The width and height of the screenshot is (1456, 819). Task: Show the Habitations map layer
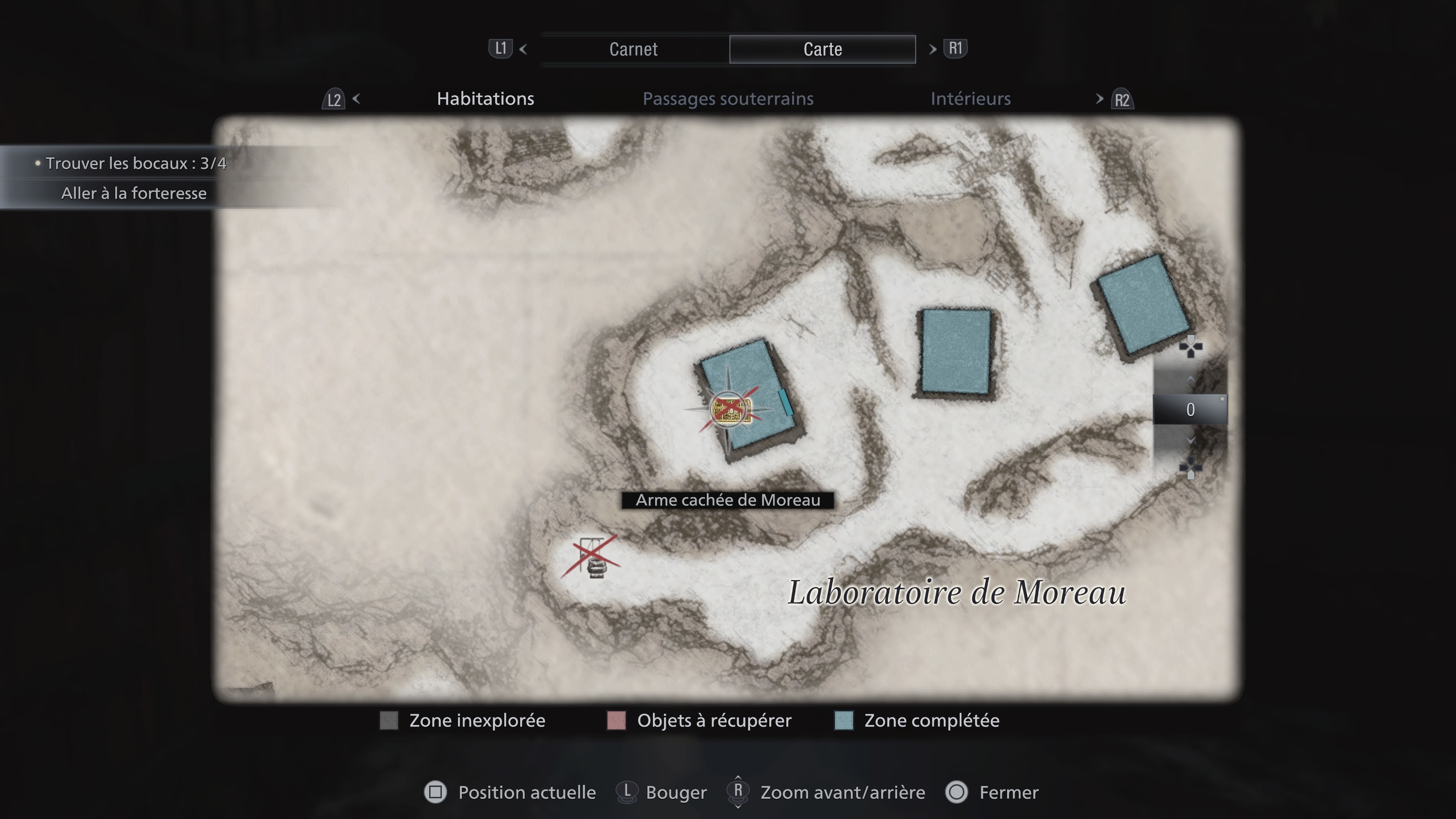485,99
